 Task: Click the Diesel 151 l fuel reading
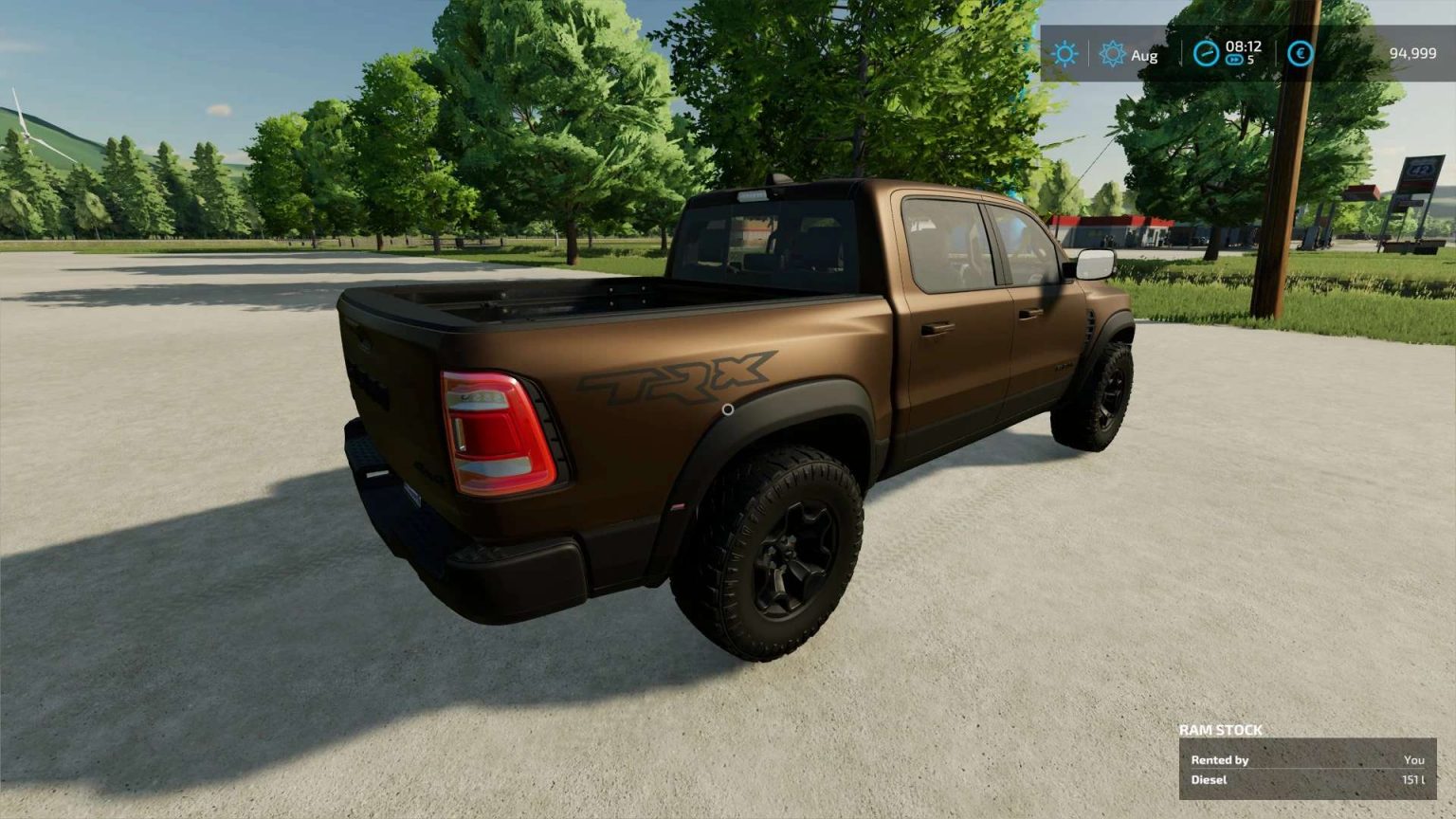click(1412, 780)
